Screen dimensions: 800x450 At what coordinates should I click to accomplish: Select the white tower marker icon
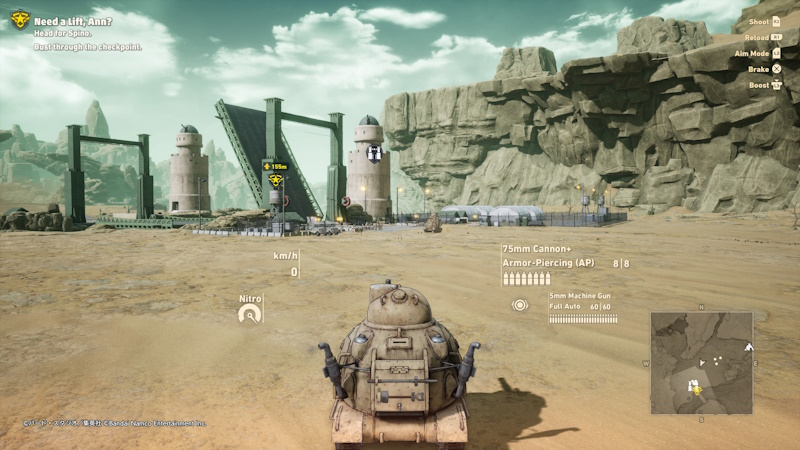pyautogui.click(x=374, y=153)
